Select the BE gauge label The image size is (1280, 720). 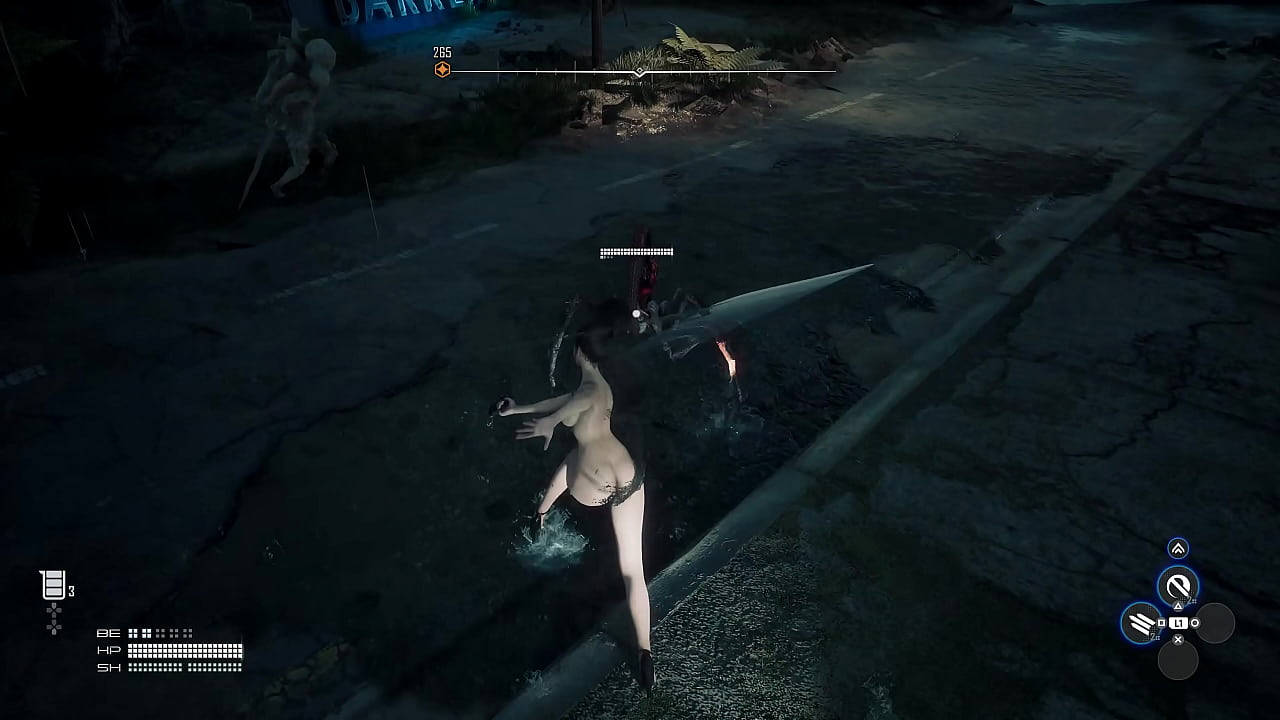tap(109, 634)
